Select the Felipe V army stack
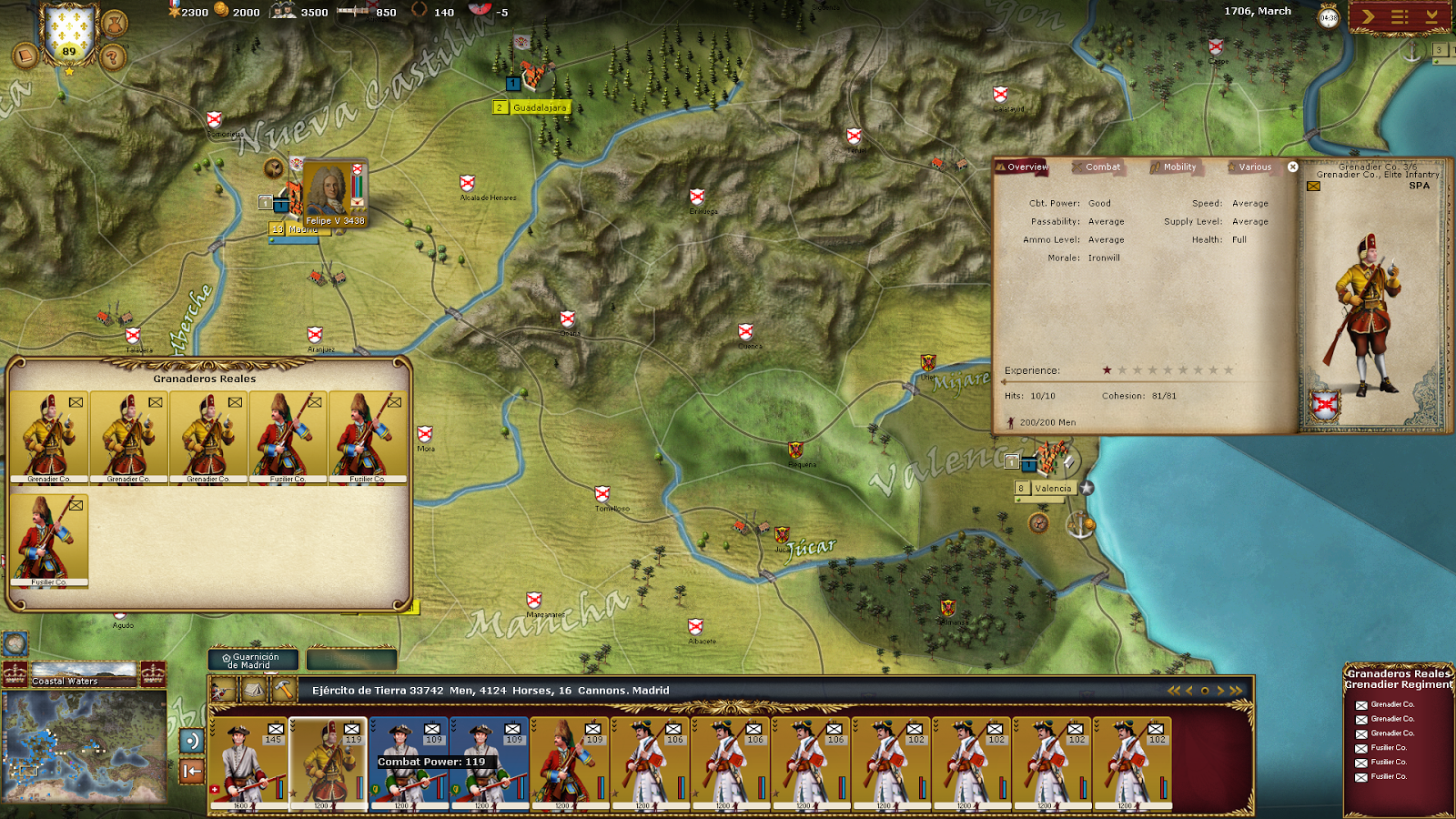This screenshot has height=819, width=1456. point(333,194)
